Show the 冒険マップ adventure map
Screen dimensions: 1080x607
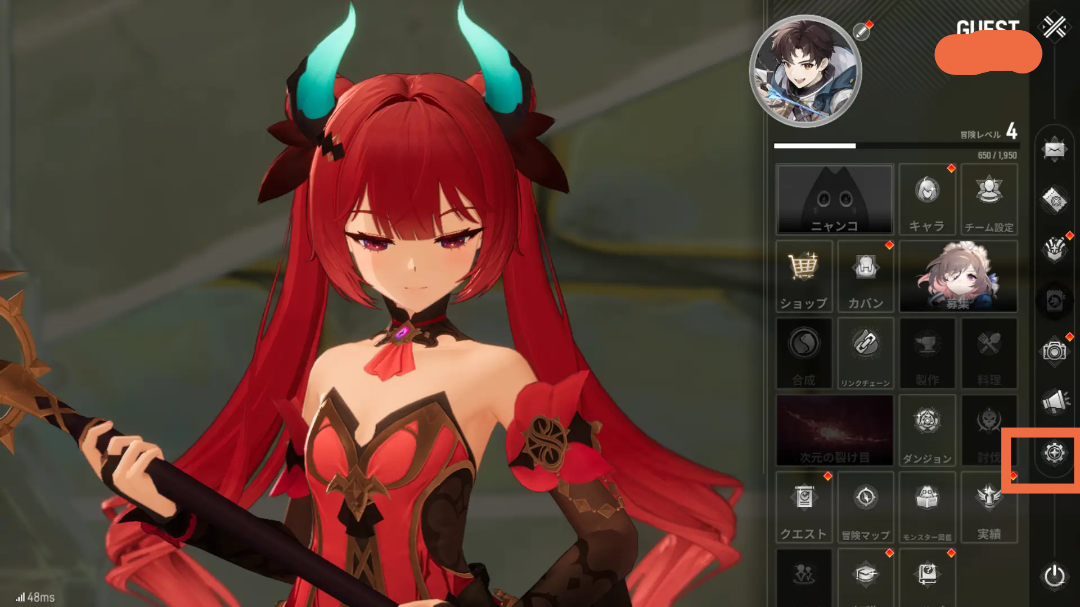click(865, 506)
